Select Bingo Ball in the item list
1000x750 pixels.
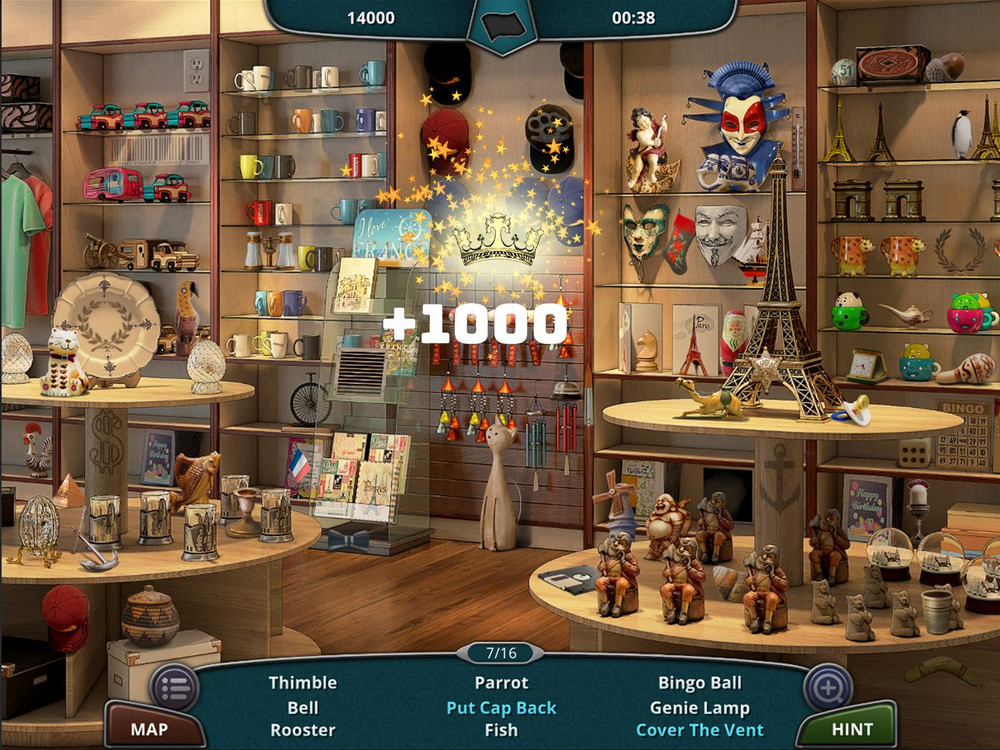[700, 683]
